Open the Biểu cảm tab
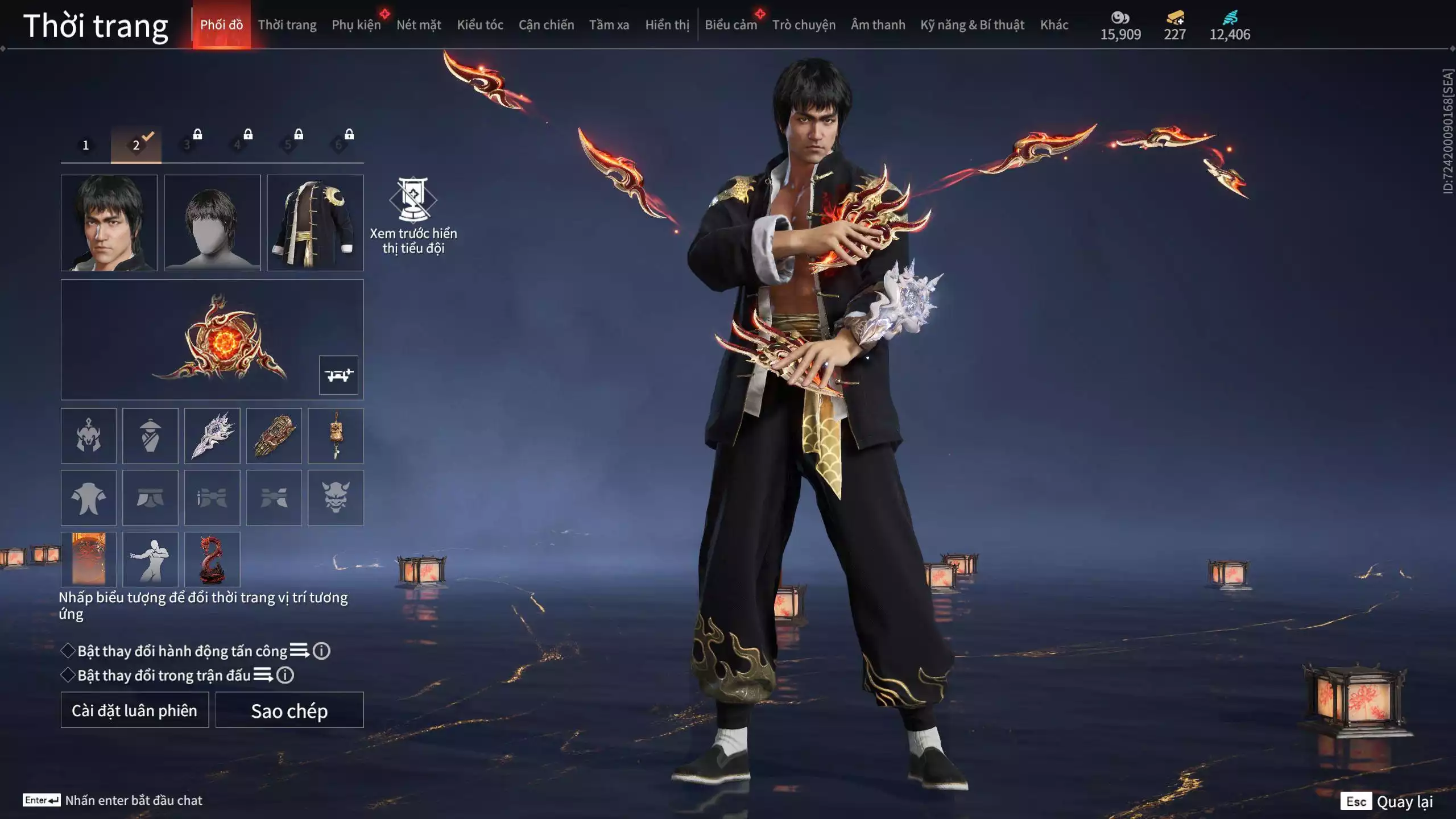 pyautogui.click(x=730, y=25)
